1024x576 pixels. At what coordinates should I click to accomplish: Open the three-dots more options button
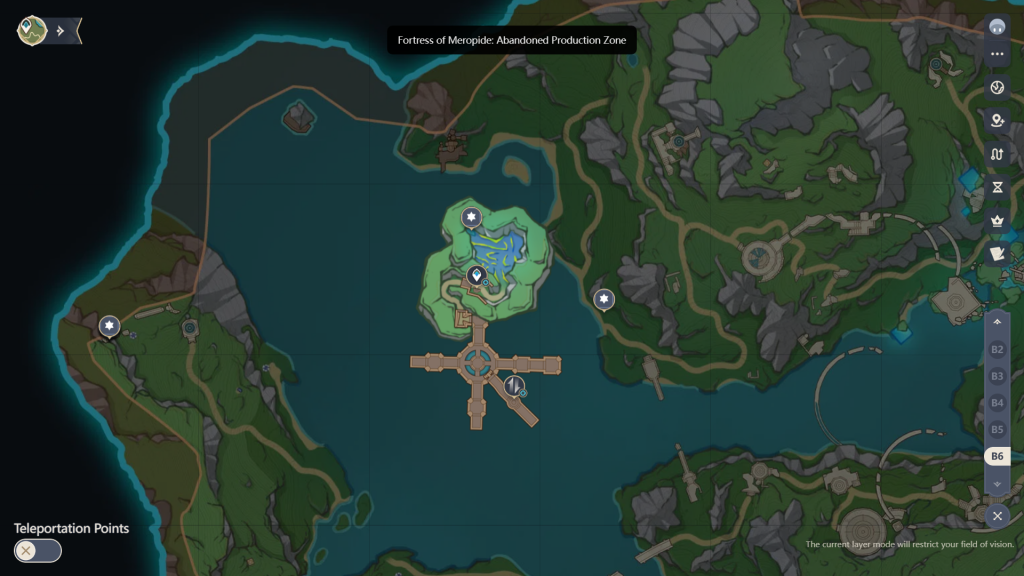point(997,54)
